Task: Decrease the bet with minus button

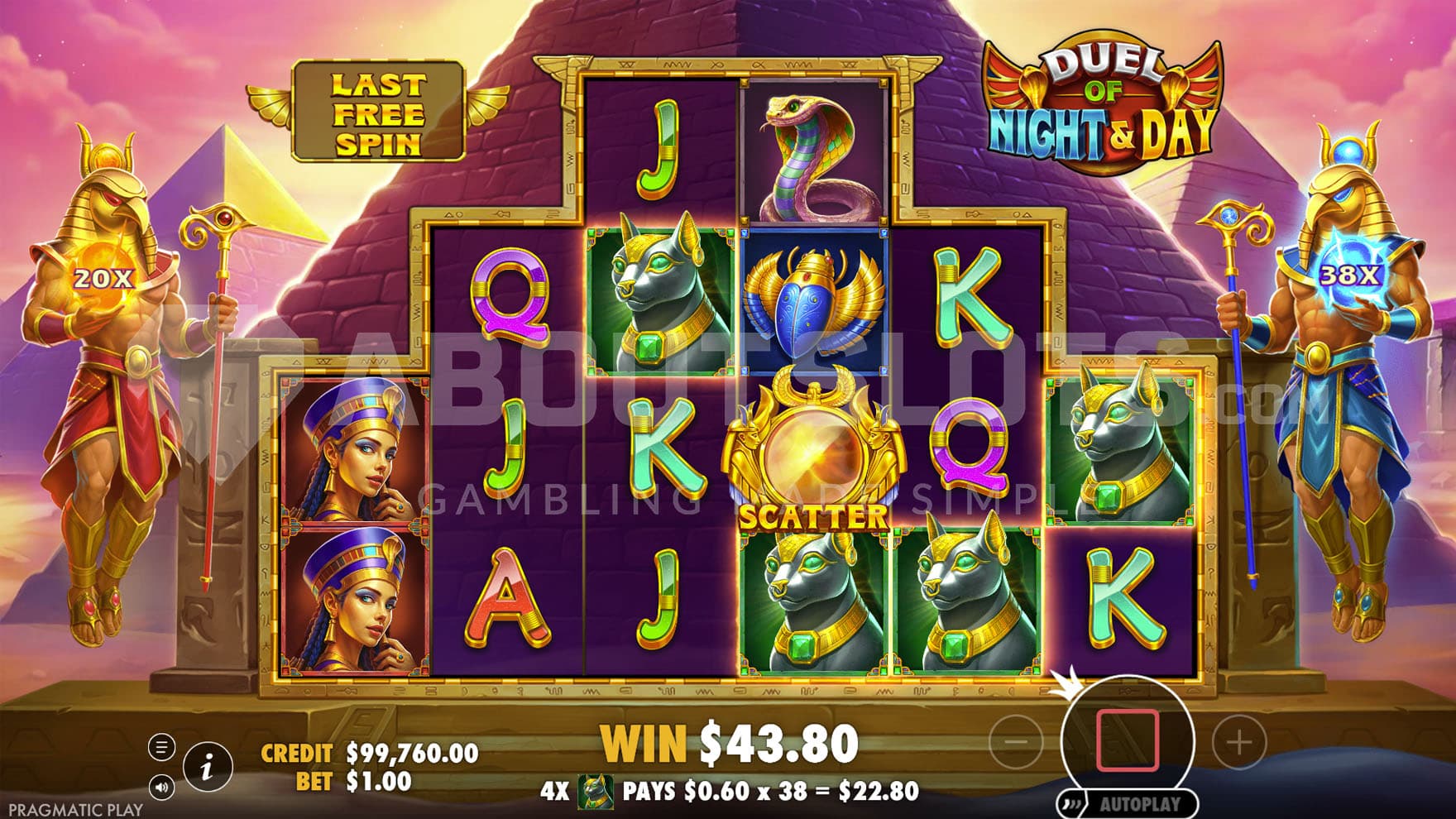Action: click(x=1016, y=742)
